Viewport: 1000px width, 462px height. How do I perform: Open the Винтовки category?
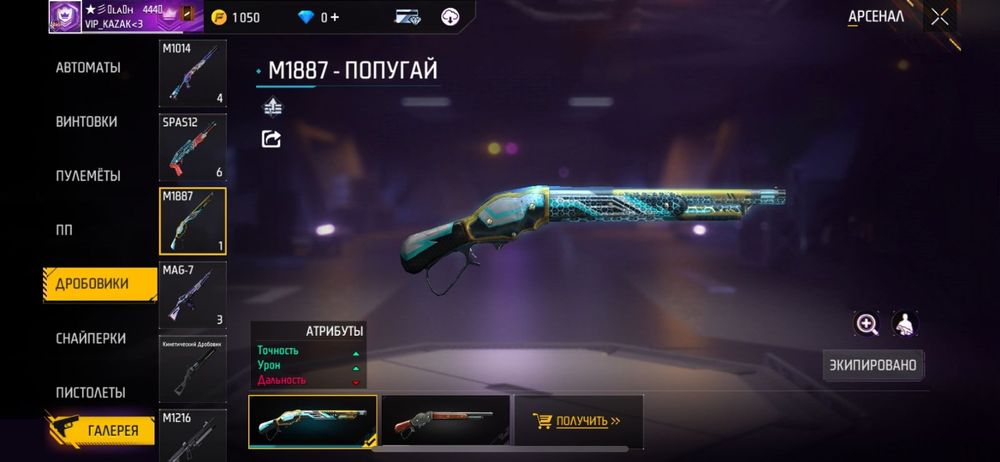pyautogui.click(x=87, y=121)
